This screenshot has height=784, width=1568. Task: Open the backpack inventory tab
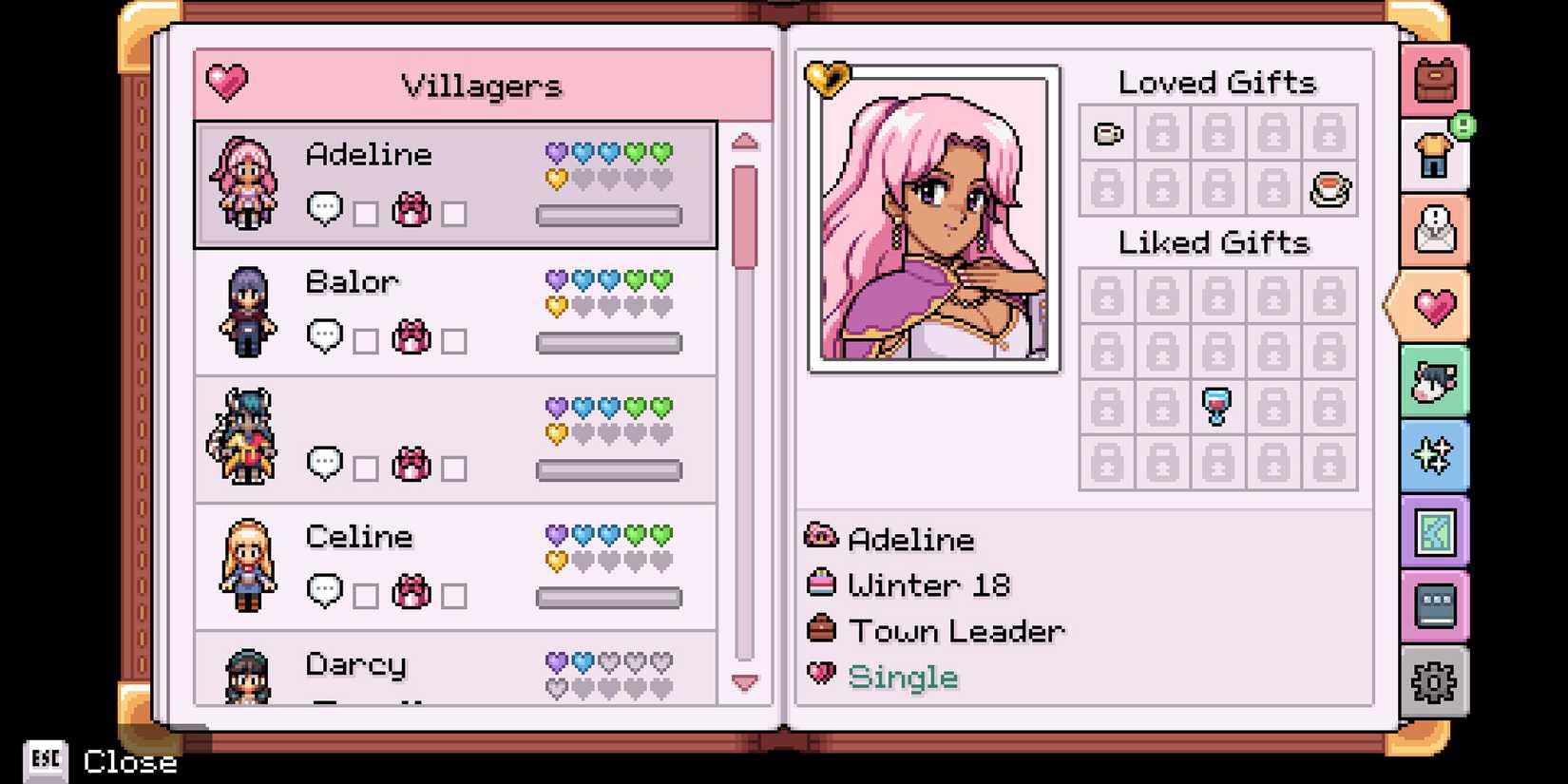pos(1435,81)
